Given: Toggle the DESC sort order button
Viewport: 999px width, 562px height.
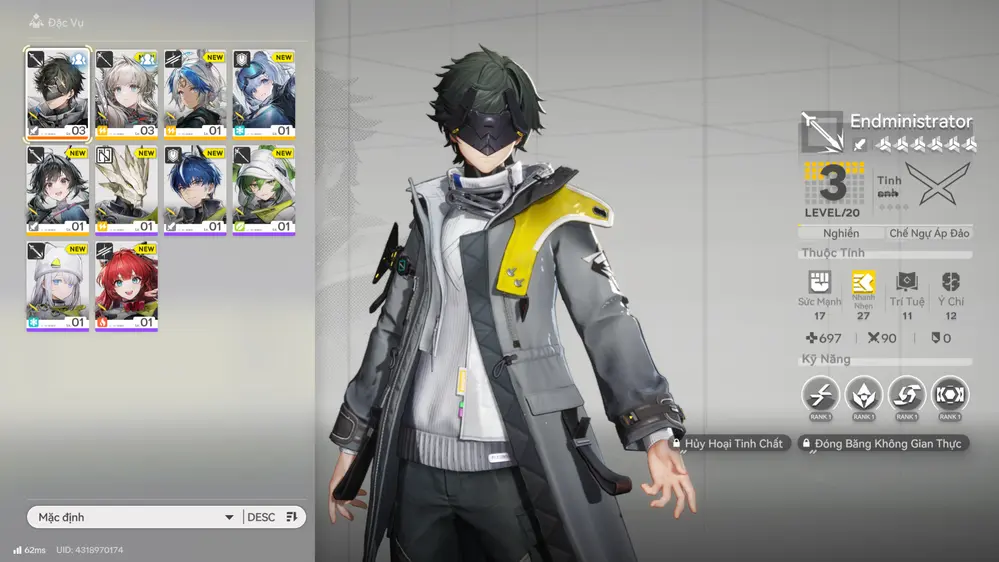Looking at the screenshot, I should click(x=274, y=517).
